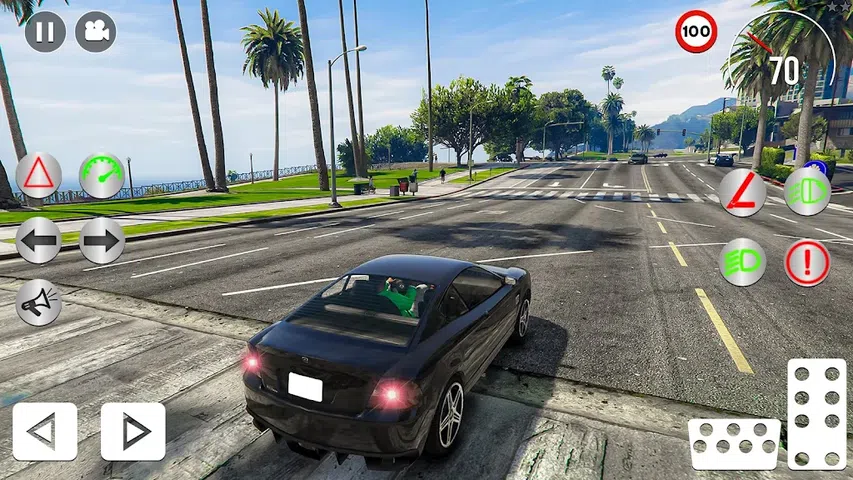This screenshot has height=480, width=853.
Task: Toggle the green headlight button
Action: point(807,192)
